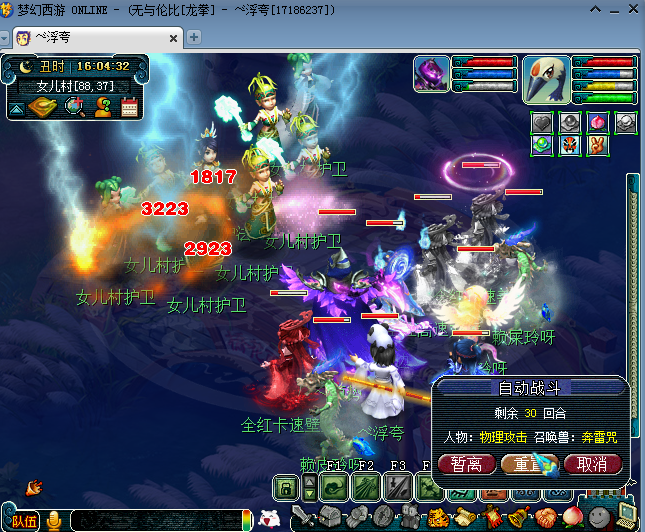Open the computer system menu icon
This screenshot has width=645, height=532.
[x=626, y=517]
